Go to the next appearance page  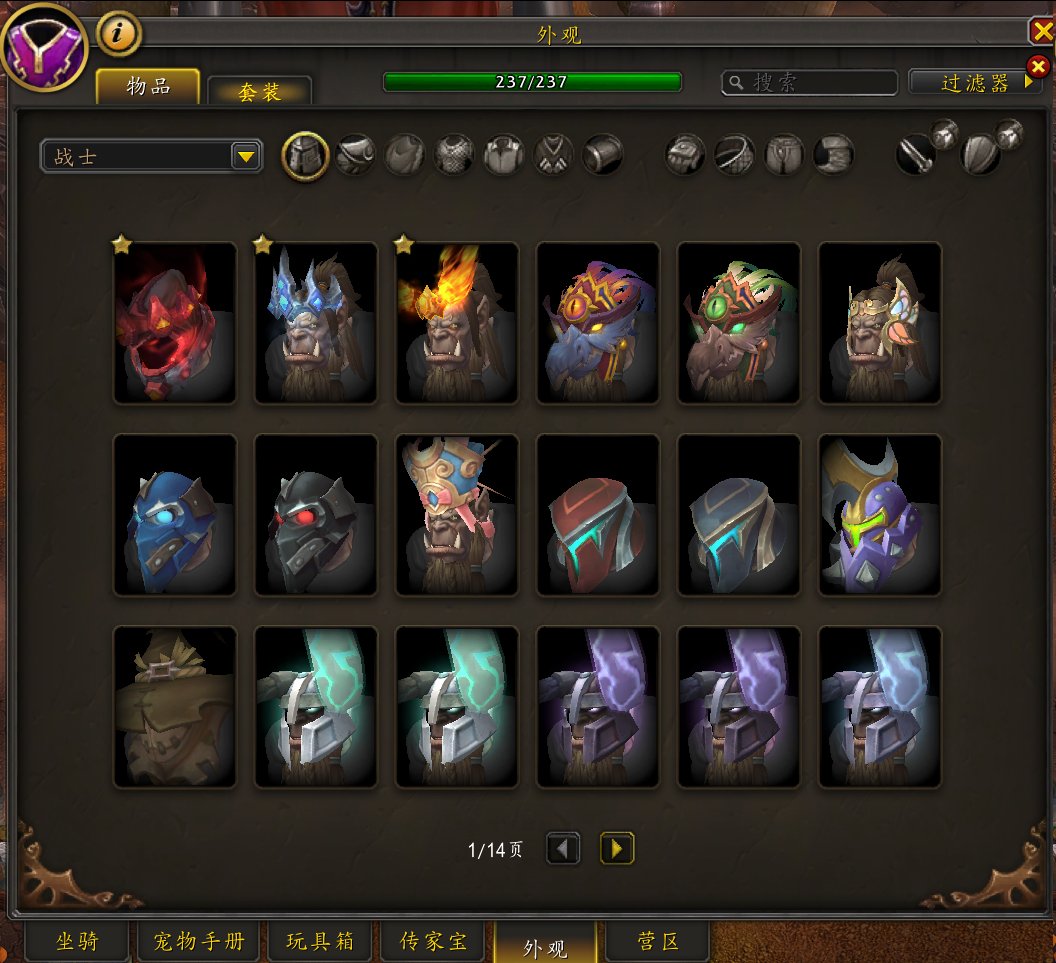tap(617, 849)
